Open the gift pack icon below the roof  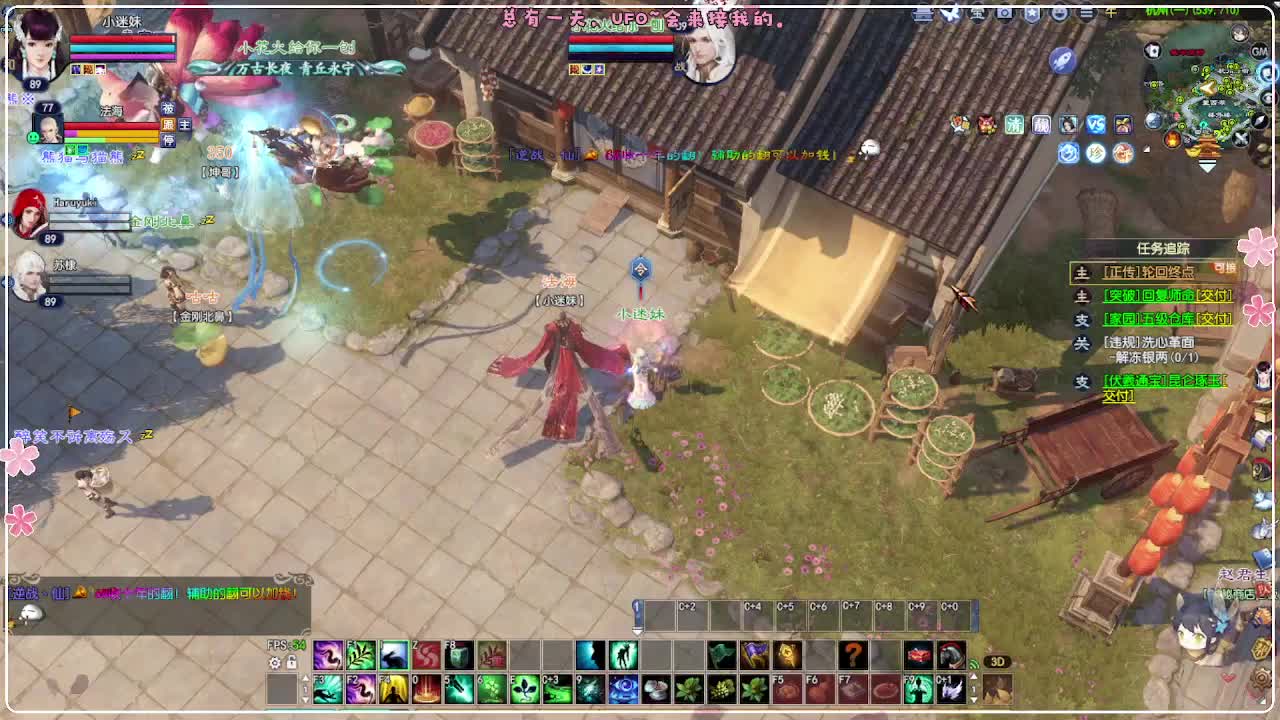1123,124
